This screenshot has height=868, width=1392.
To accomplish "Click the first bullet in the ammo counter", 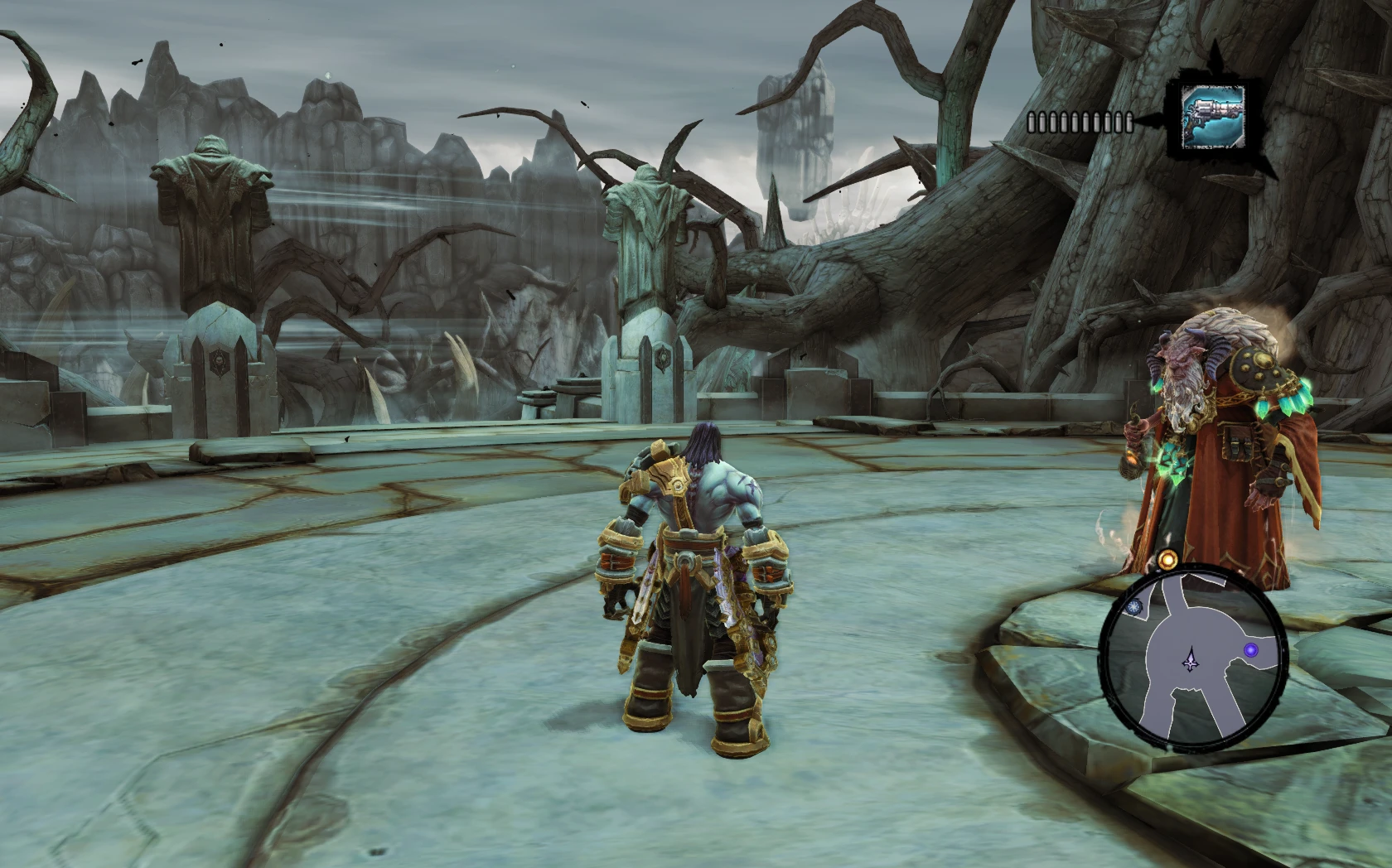I will [1032, 123].
